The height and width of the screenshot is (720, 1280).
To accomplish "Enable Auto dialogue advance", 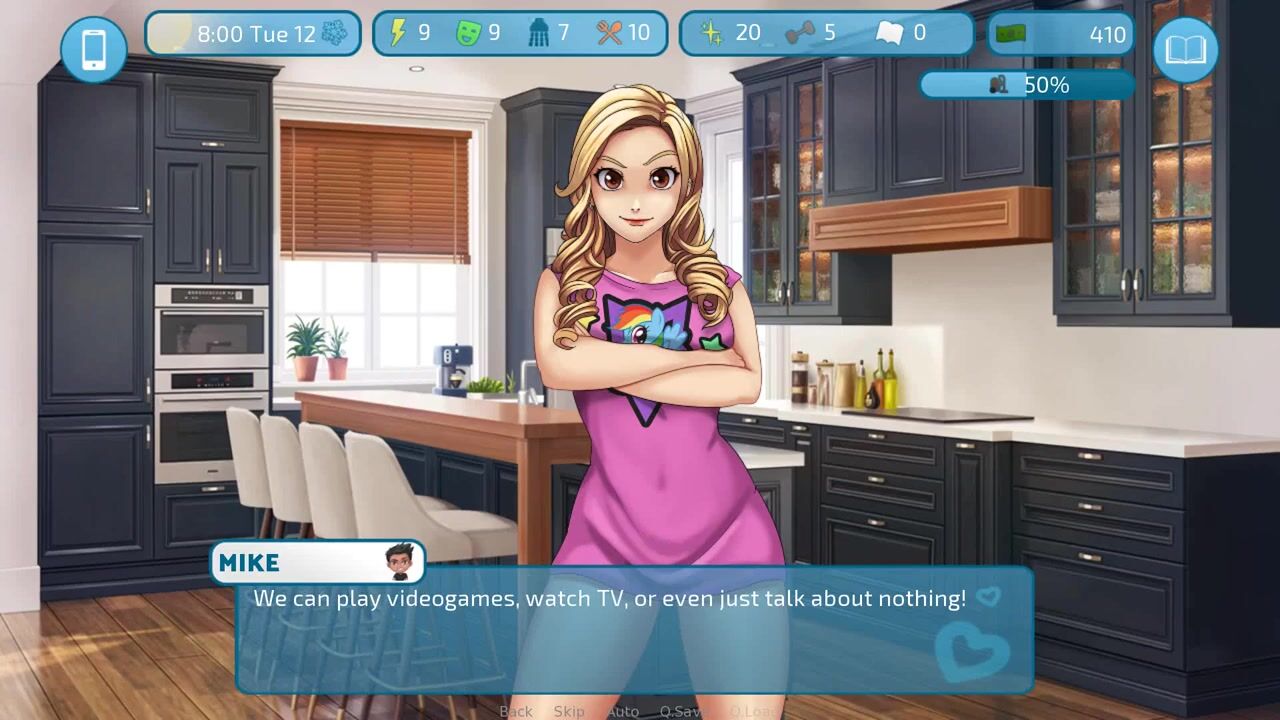I will pos(623,711).
